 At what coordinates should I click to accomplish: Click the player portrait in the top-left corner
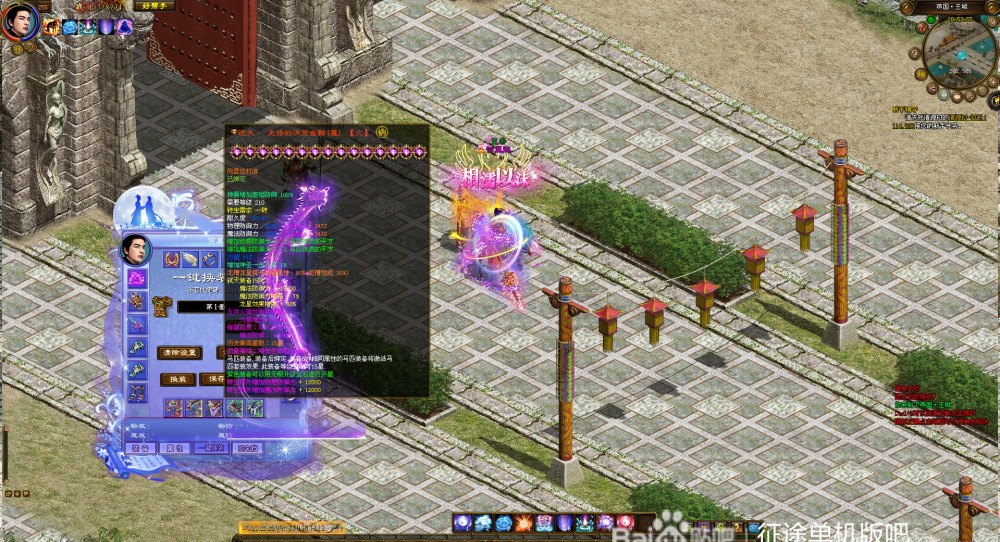click(18, 20)
